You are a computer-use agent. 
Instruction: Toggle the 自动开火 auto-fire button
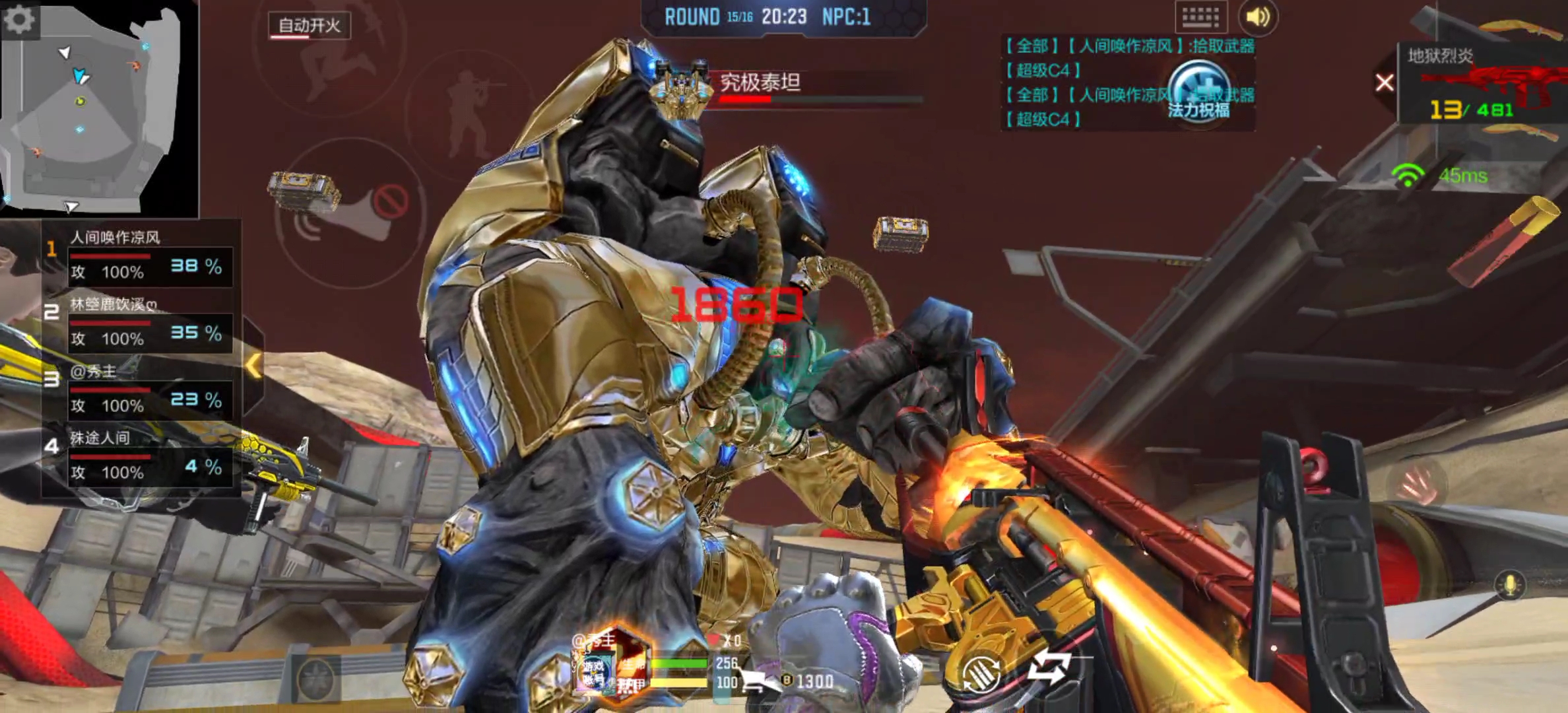pyautogui.click(x=309, y=26)
